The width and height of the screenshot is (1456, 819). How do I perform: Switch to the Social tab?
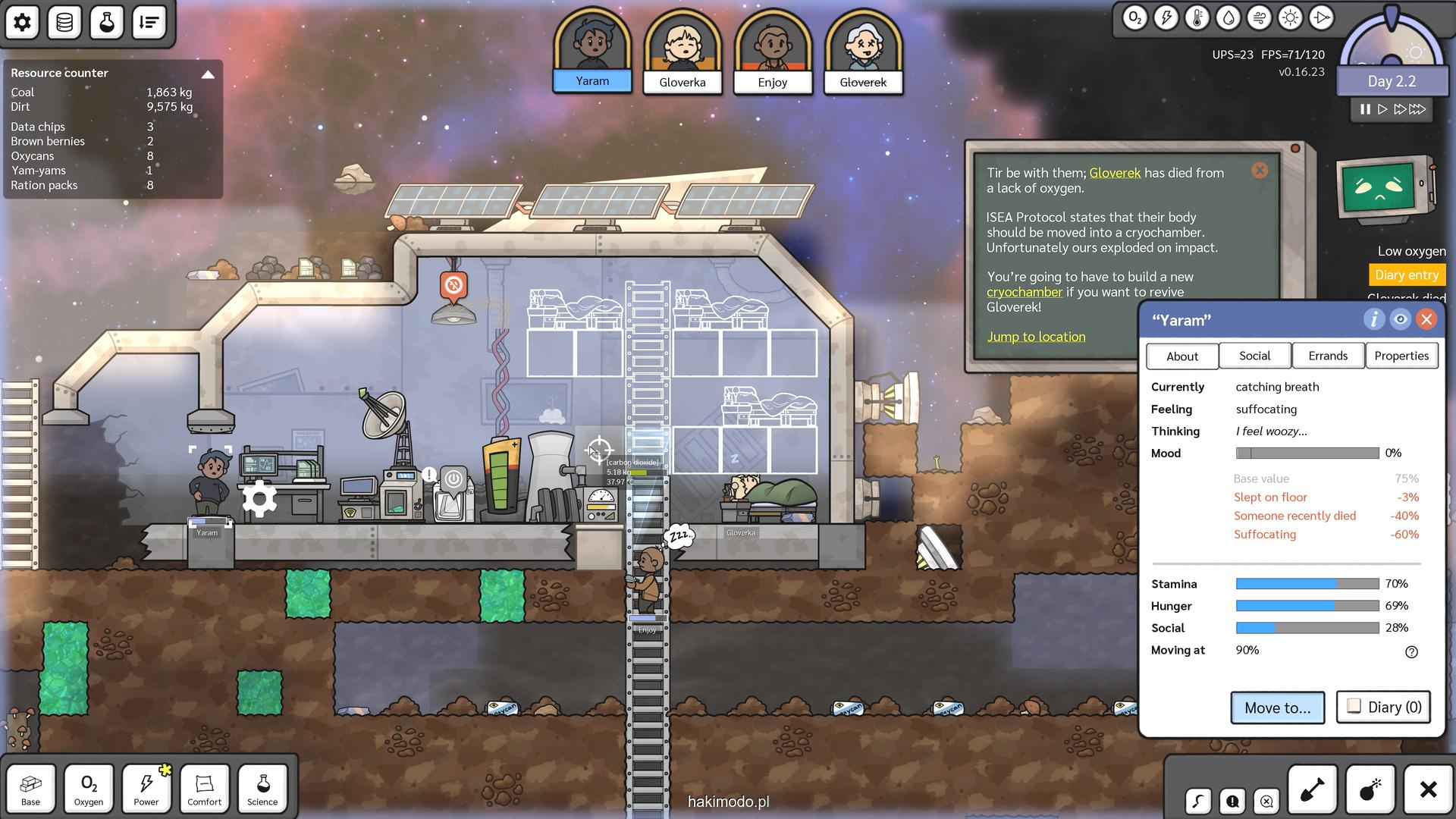point(1254,356)
